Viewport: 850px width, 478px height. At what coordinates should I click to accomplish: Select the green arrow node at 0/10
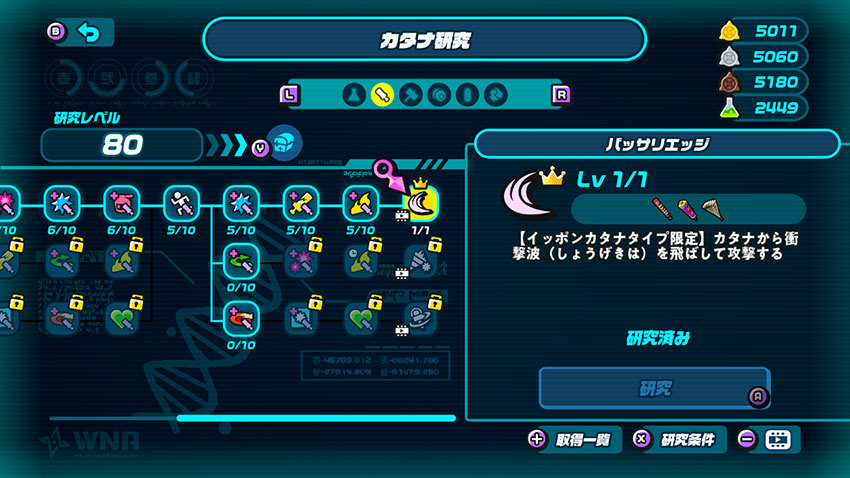point(241,262)
